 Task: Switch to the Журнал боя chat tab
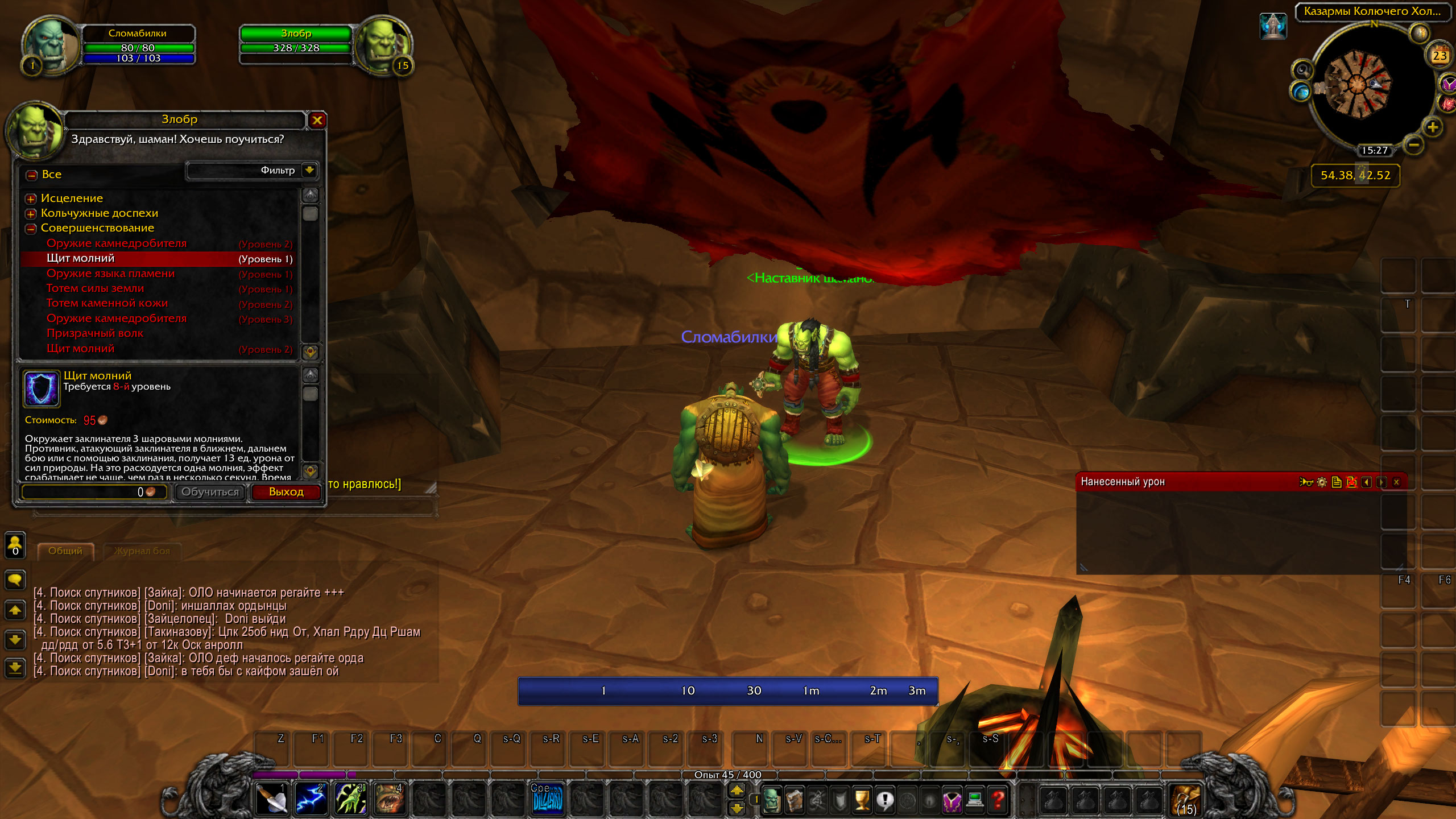pyautogui.click(x=142, y=551)
